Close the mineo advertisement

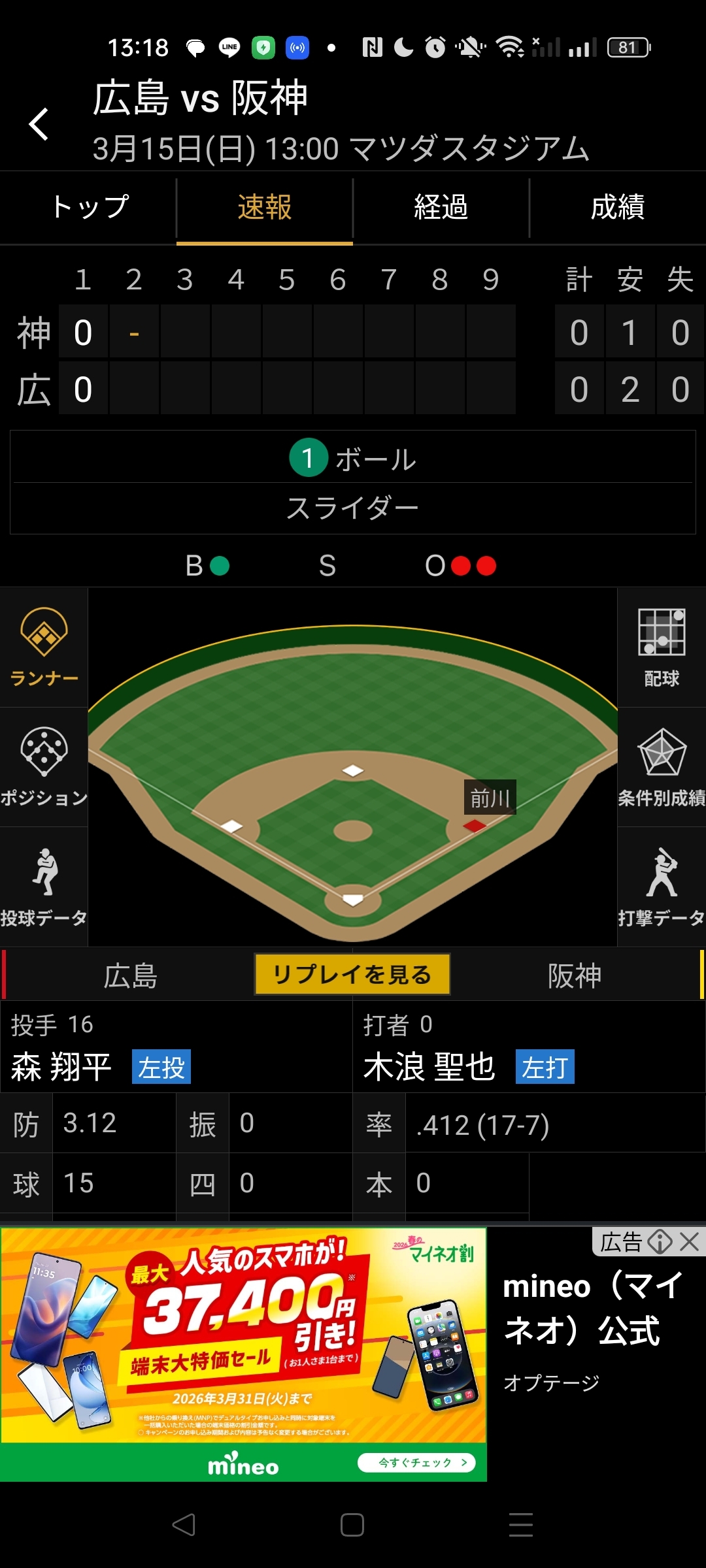689,1241
